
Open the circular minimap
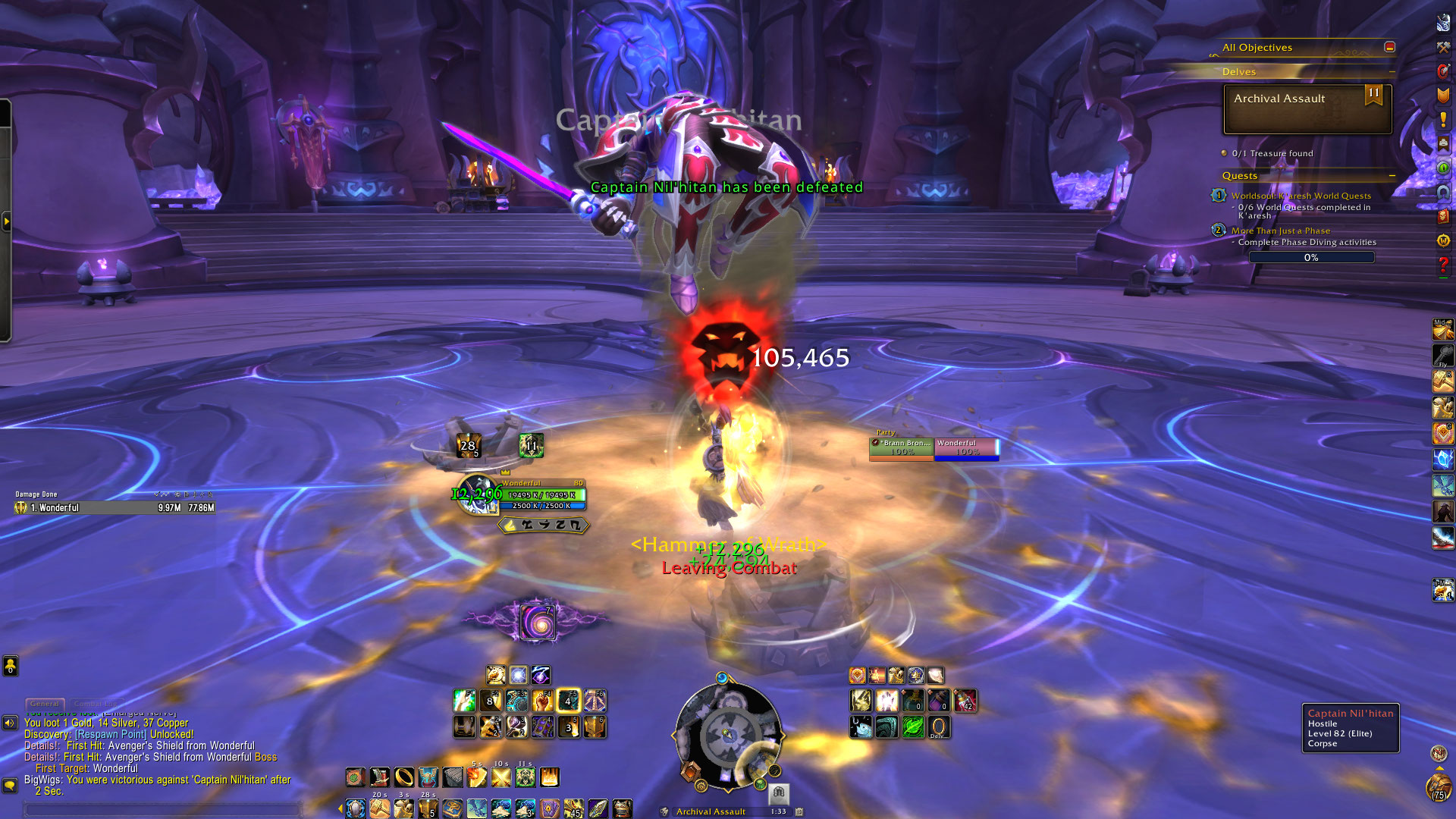(x=728, y=734)
